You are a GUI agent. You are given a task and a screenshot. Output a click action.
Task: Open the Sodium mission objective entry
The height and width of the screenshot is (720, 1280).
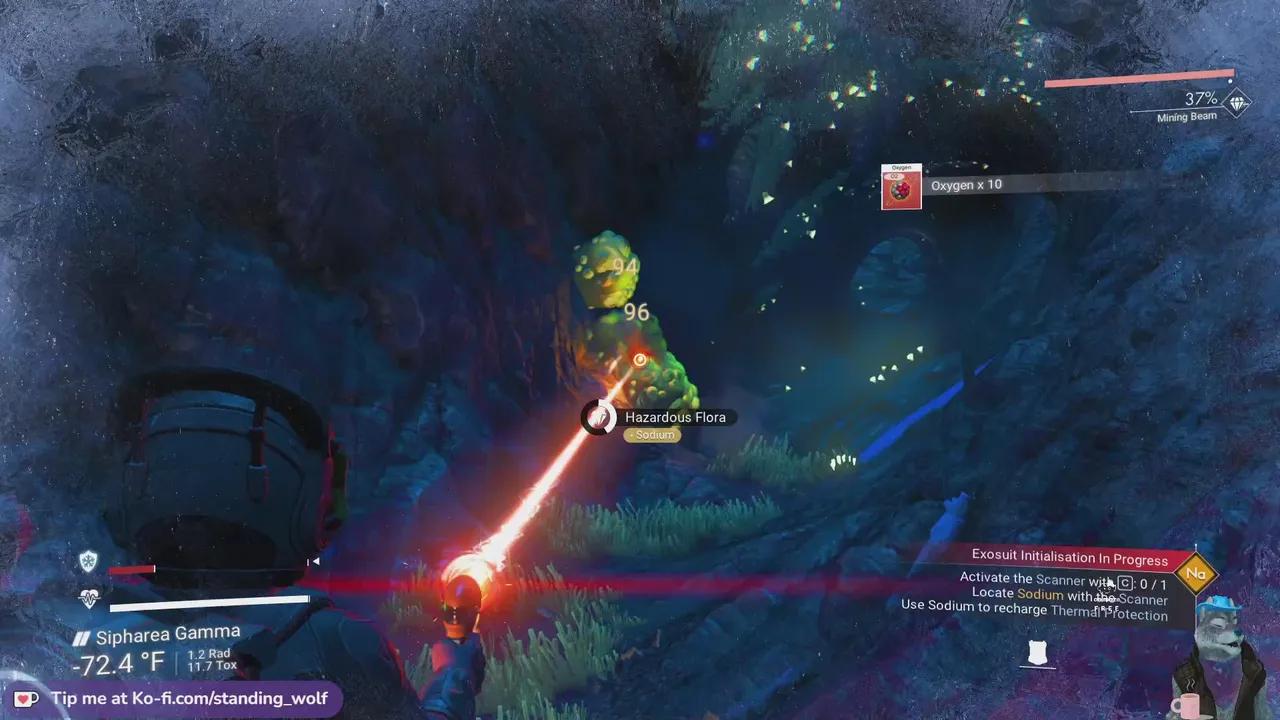pos(1039,594)
